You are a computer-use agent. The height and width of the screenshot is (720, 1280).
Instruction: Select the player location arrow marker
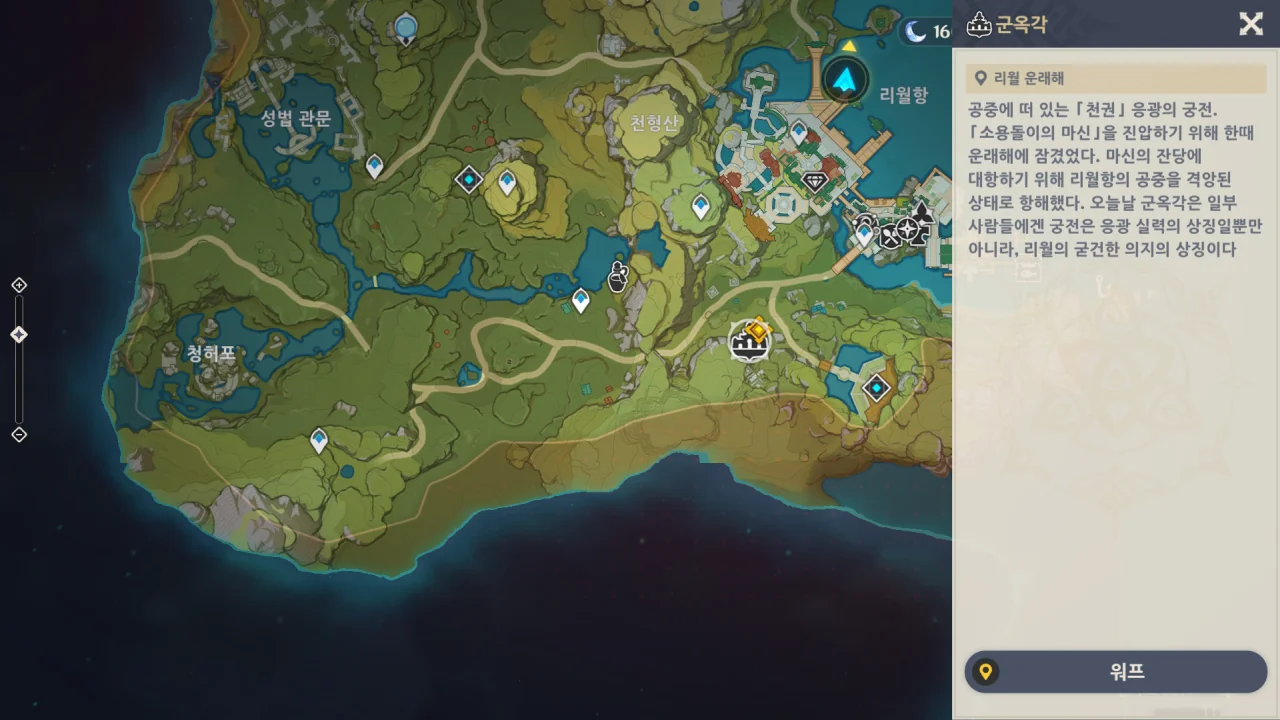[x=845, y=79]
